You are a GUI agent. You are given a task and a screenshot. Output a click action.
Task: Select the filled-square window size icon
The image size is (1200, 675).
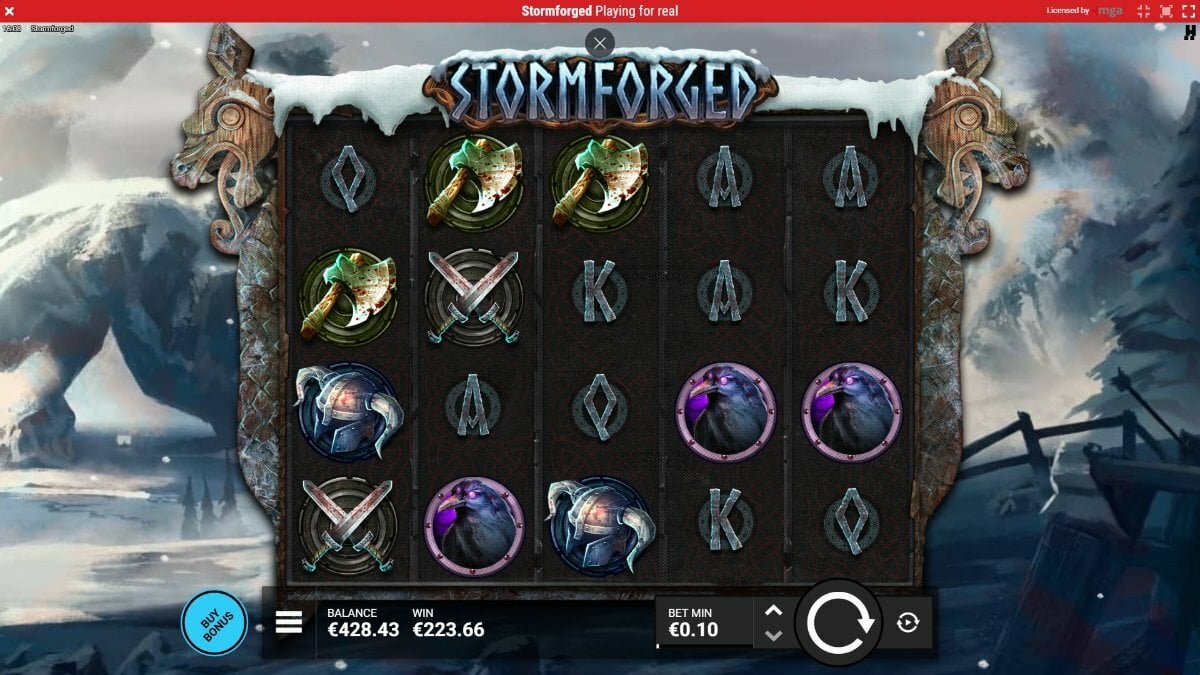(1166, 11)
